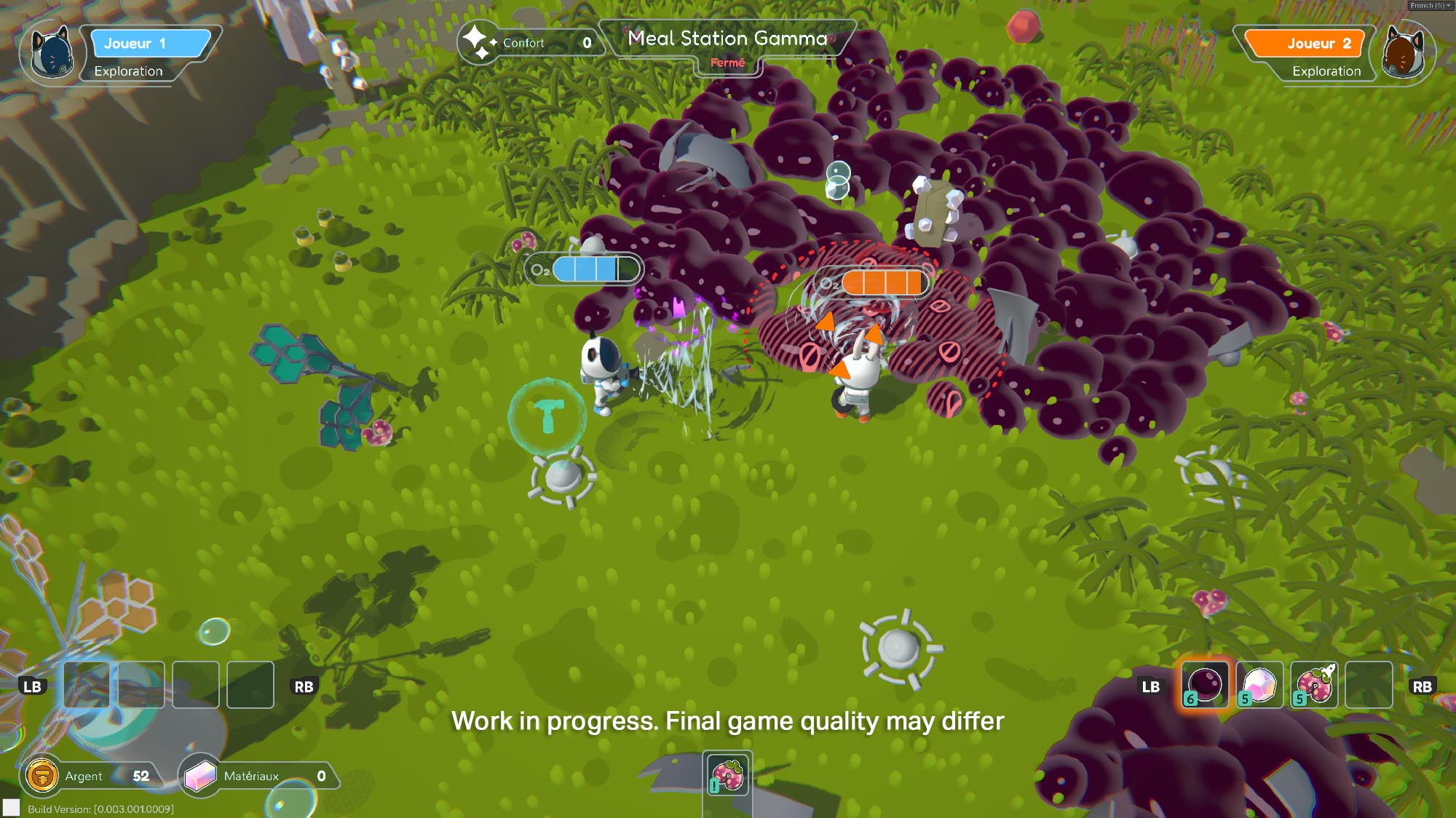Pick the spotted pink fruit hotbar slot
The height and width of the screenshot is (818, 1456).
click(x=1314, y=685)
